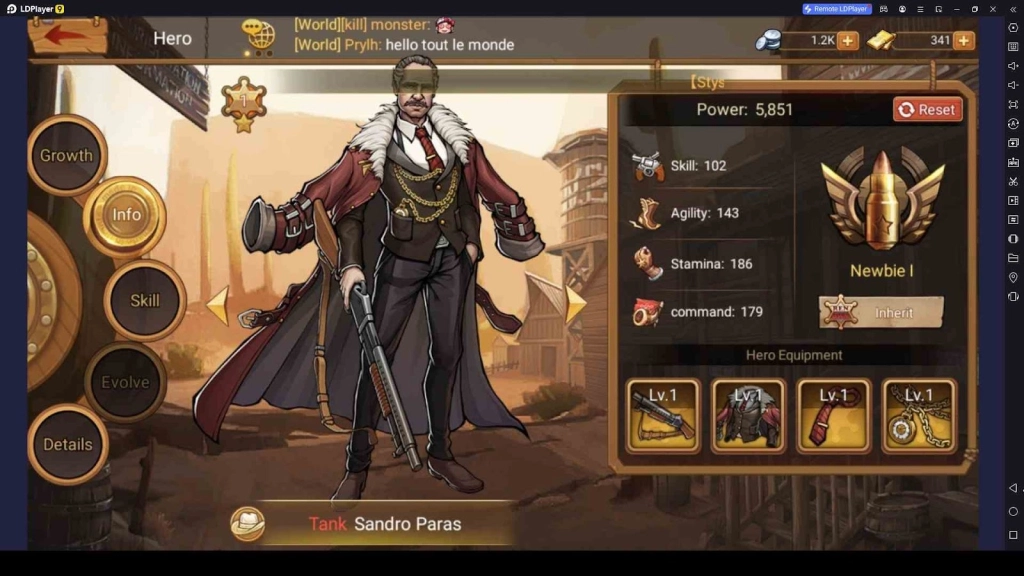1024x576 pixels.
Task: Show the hero Details tab
Action: [68, 444]
